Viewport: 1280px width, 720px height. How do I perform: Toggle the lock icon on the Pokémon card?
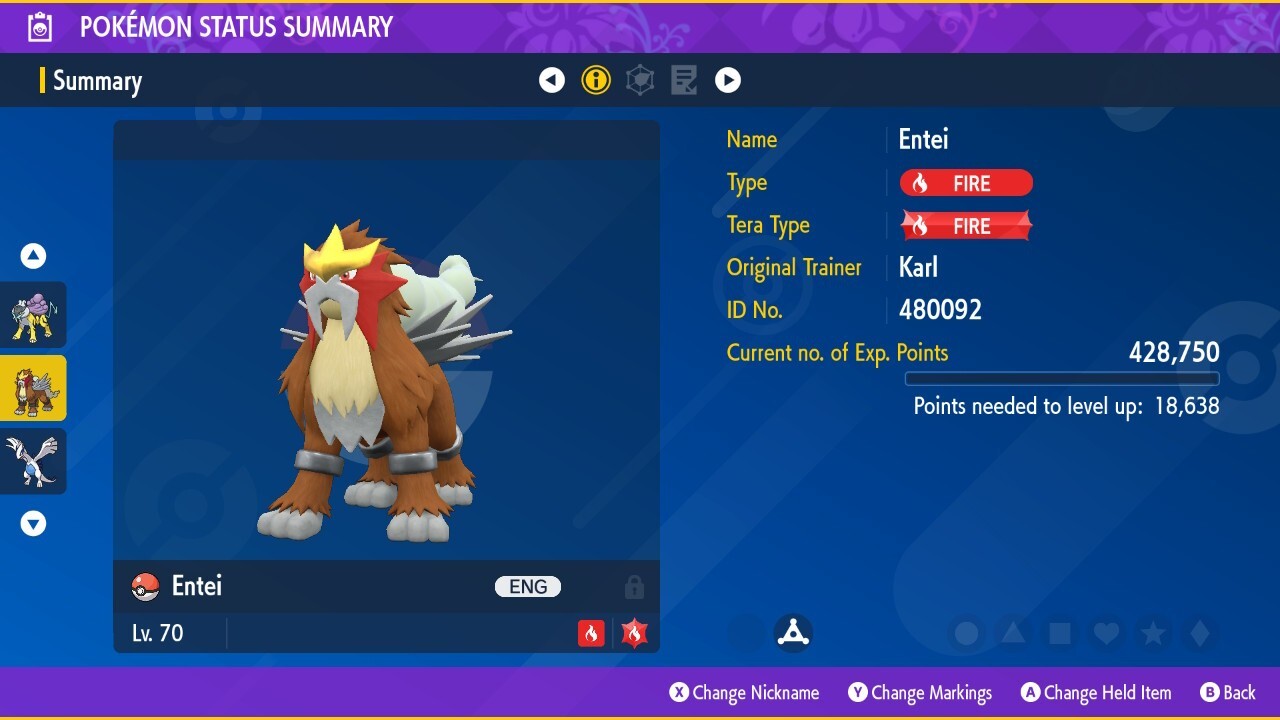tap(634, 586)
